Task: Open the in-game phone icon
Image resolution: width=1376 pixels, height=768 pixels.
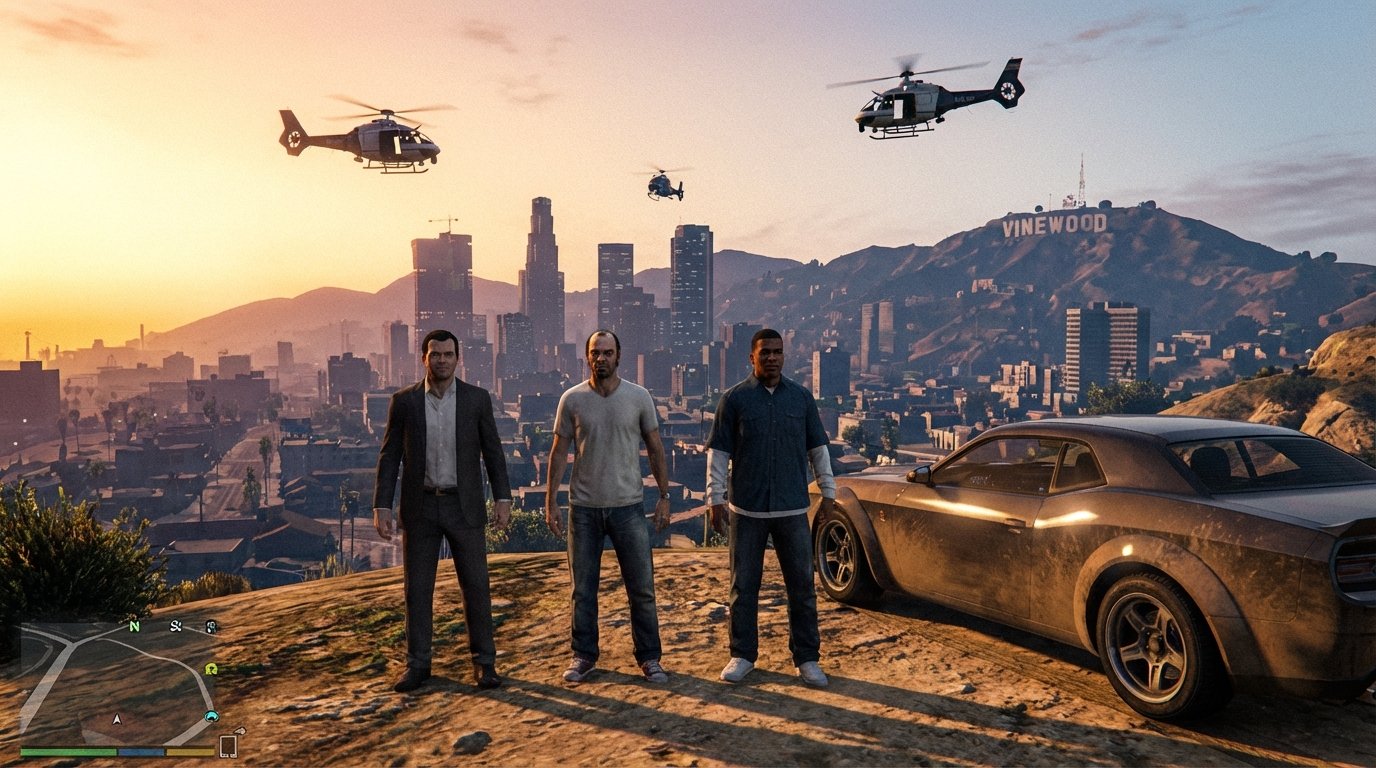Action: tap(227, 745)
